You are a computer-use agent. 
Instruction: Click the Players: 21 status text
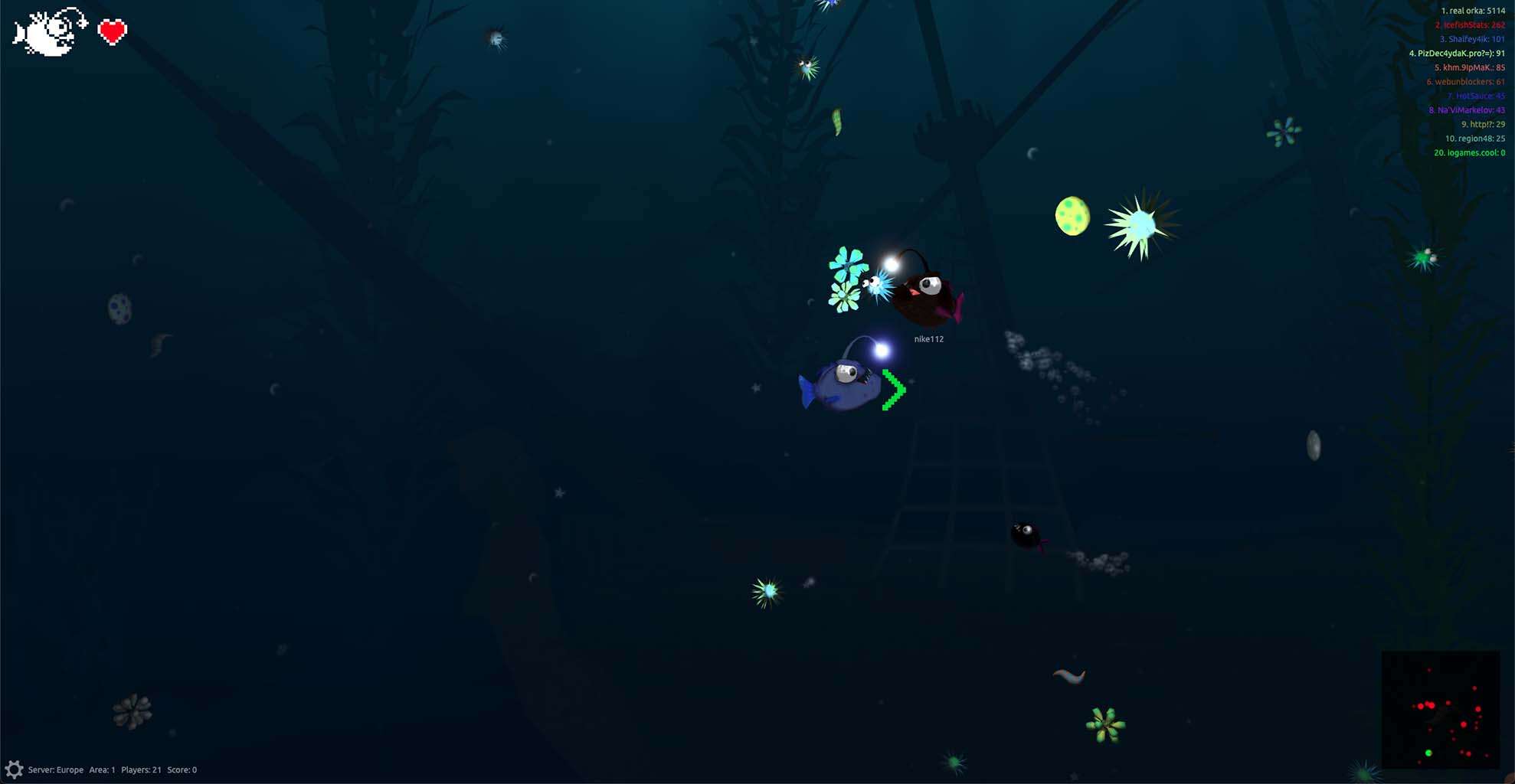click(140, 769)
